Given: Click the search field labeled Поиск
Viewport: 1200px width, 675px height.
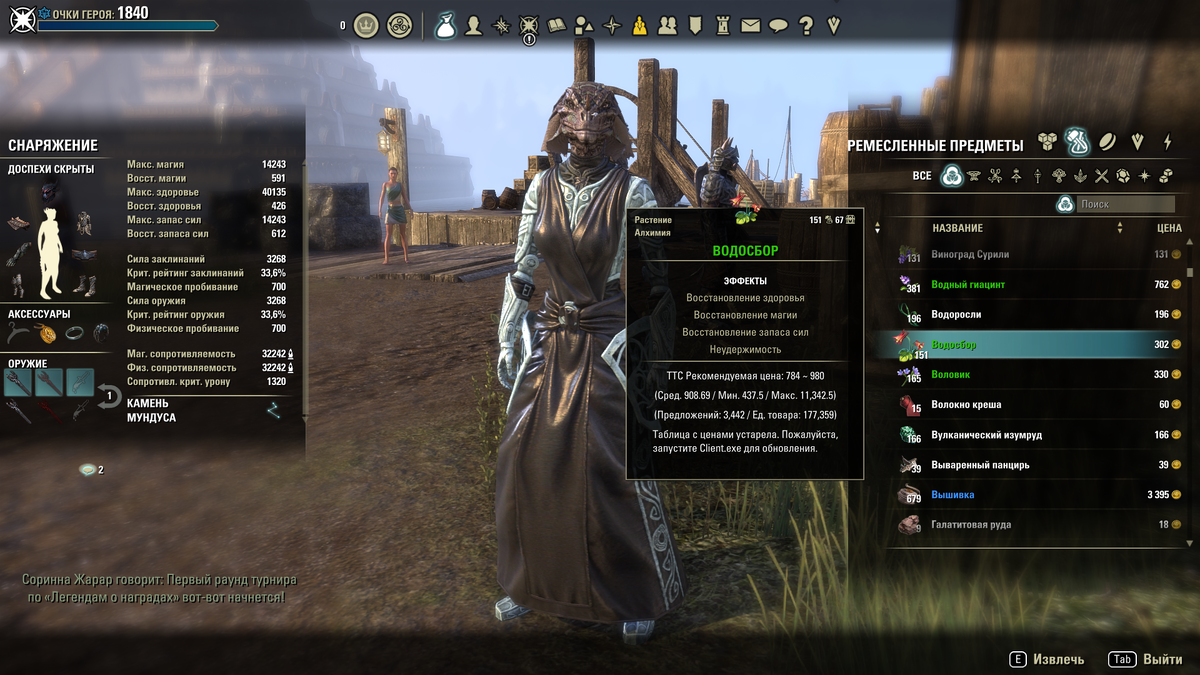Looking at the screenshot, I should point(1124,204).
